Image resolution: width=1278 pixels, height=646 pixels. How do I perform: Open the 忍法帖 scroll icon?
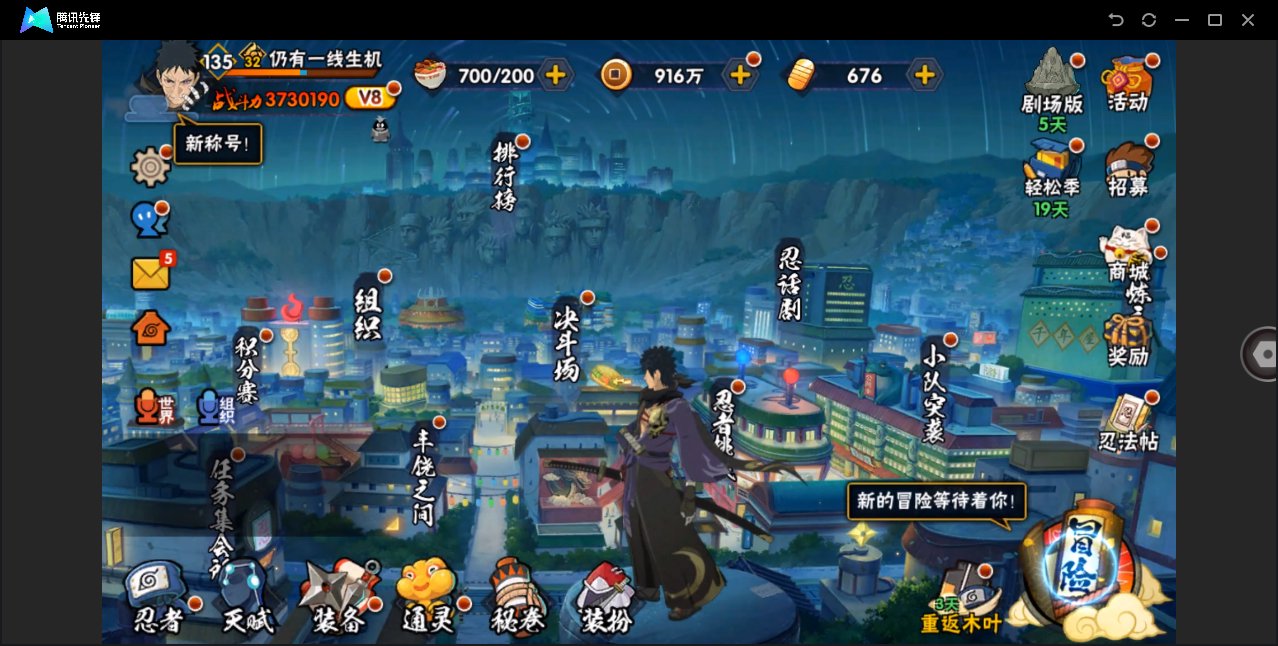click(x=1128, y=424)
